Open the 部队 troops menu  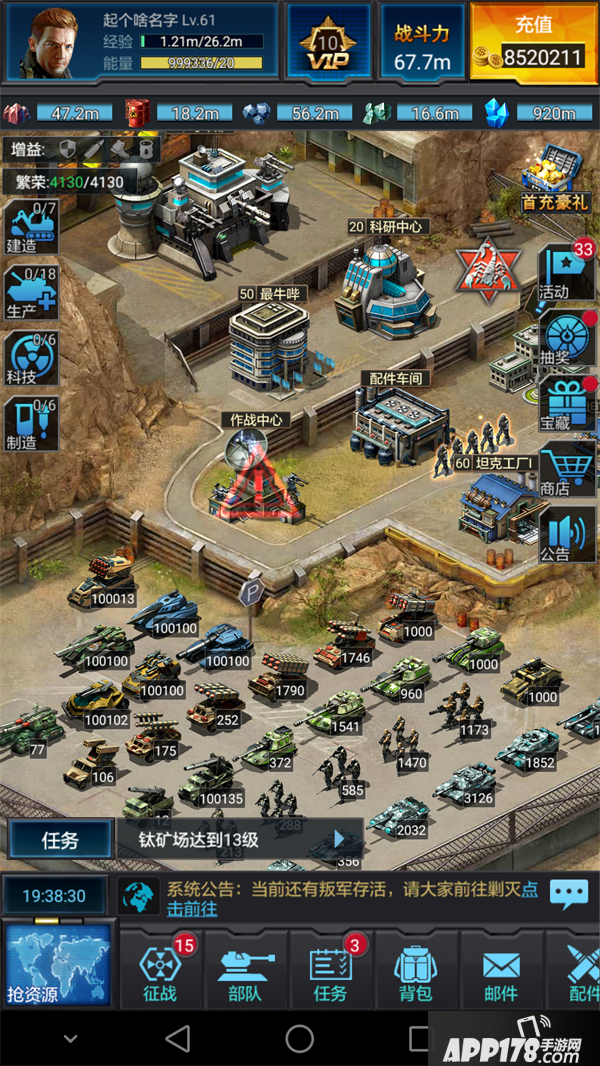(245, 972)
